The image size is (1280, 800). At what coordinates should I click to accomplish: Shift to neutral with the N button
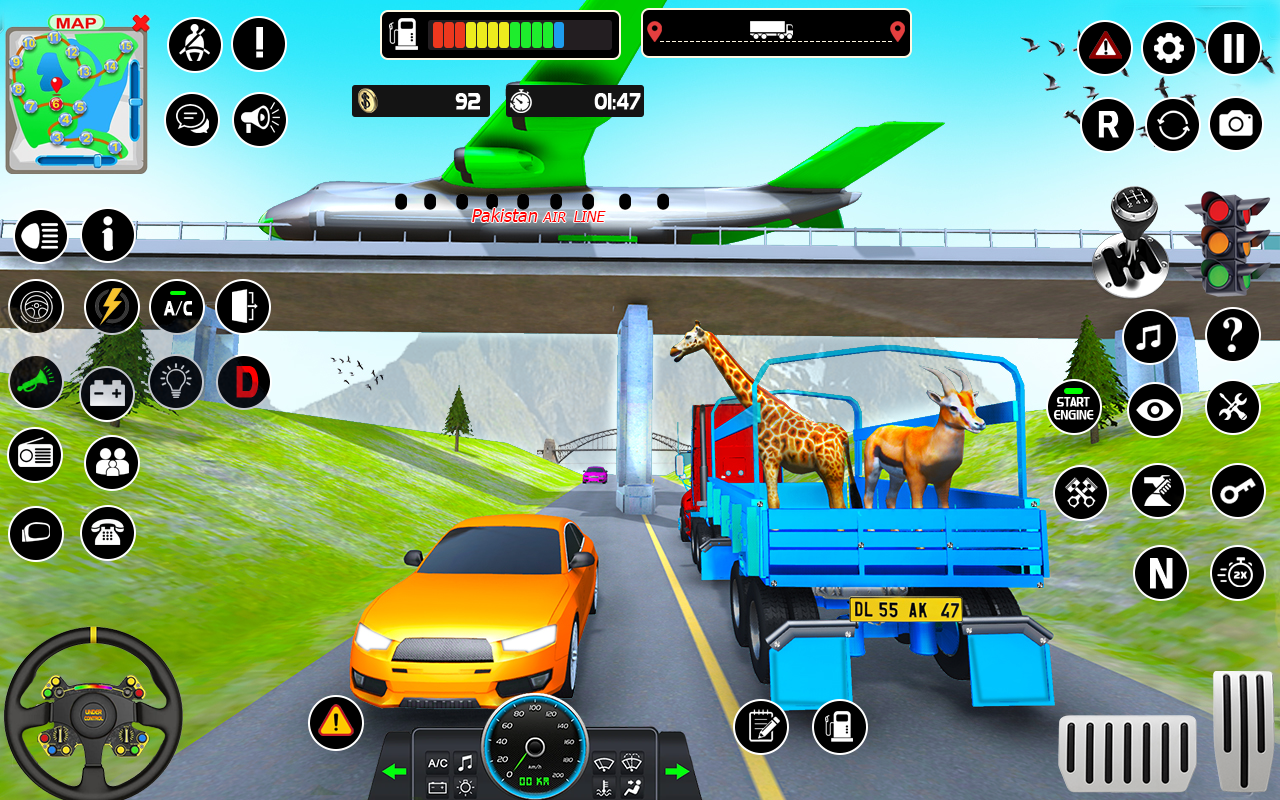click(1160, 574)
